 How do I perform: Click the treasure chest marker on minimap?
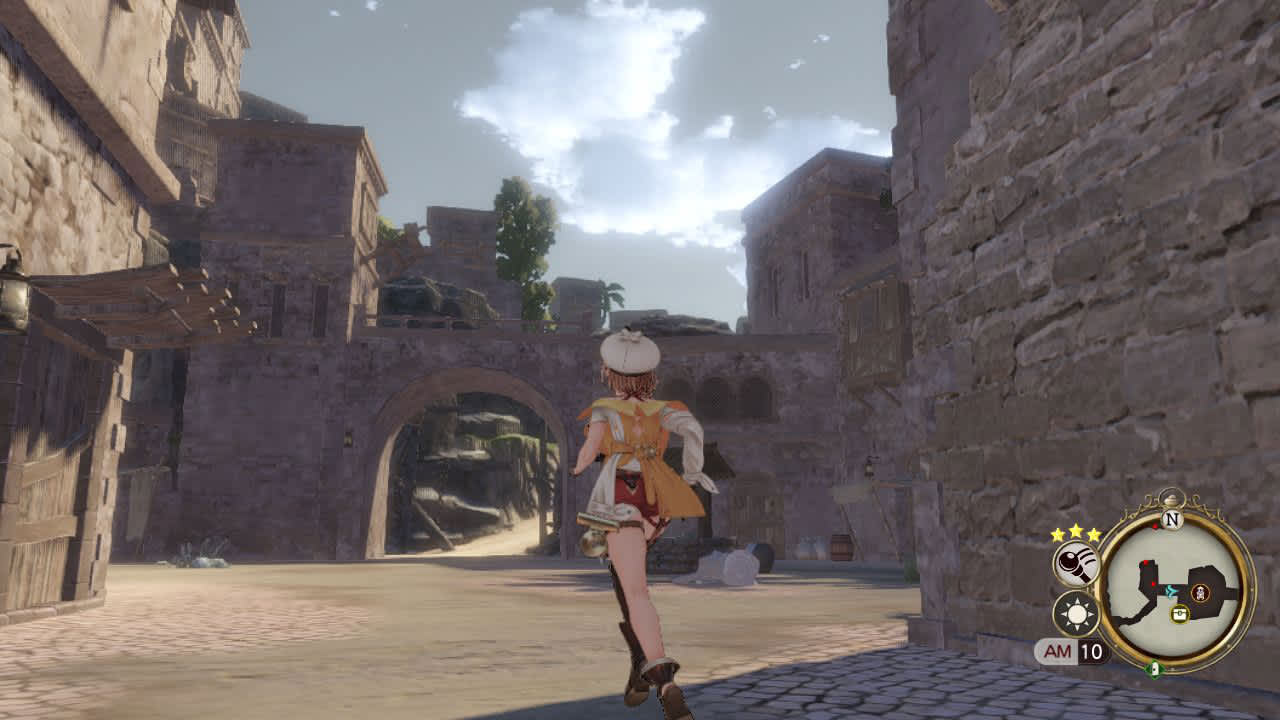point(1180,613)
